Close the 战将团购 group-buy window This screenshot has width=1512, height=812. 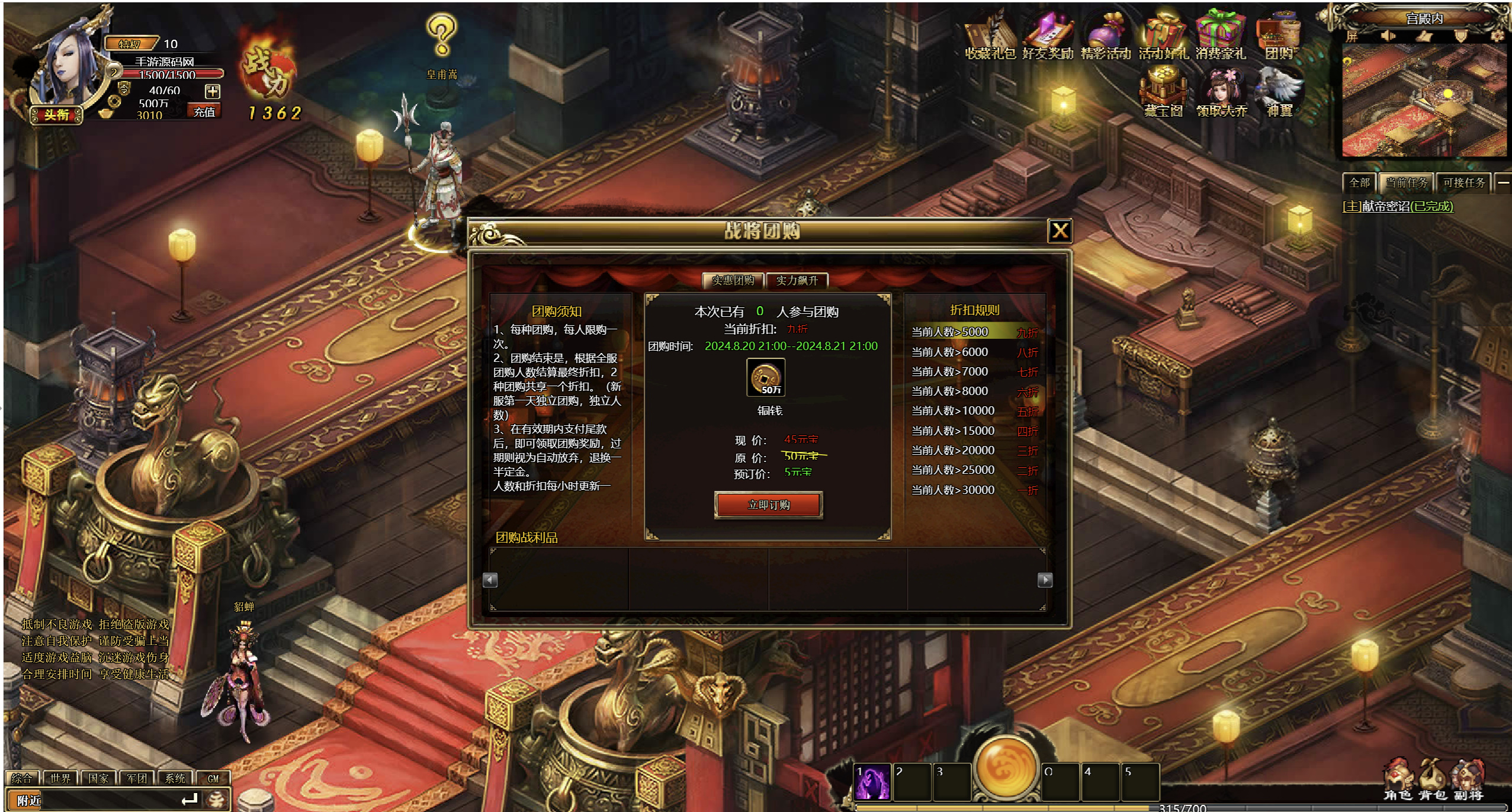point(1060,230)
